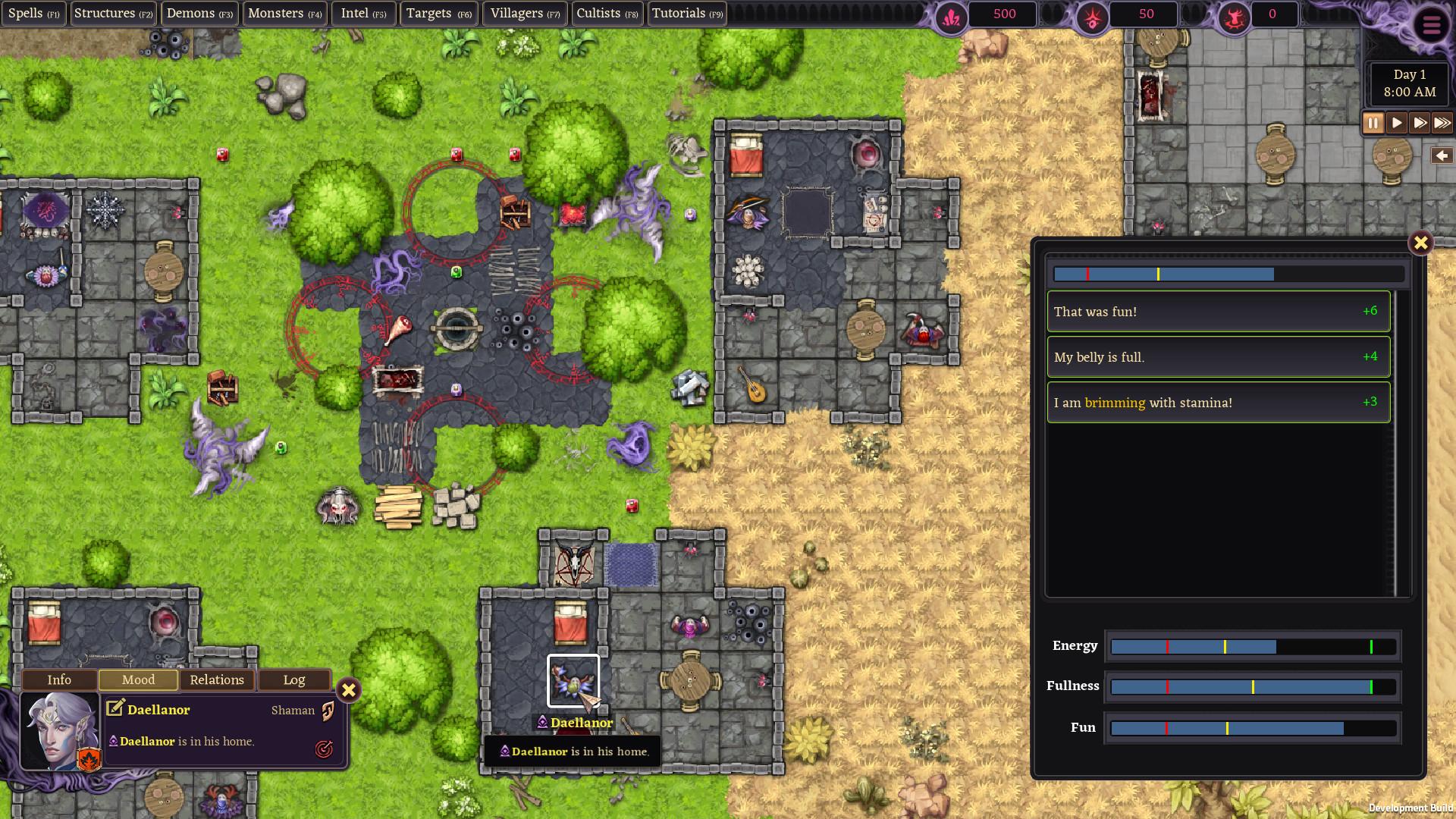Click the red target icon in Daellanor's info panel
This screenshot has width=1456, height=819.
(x=325, y=750)
